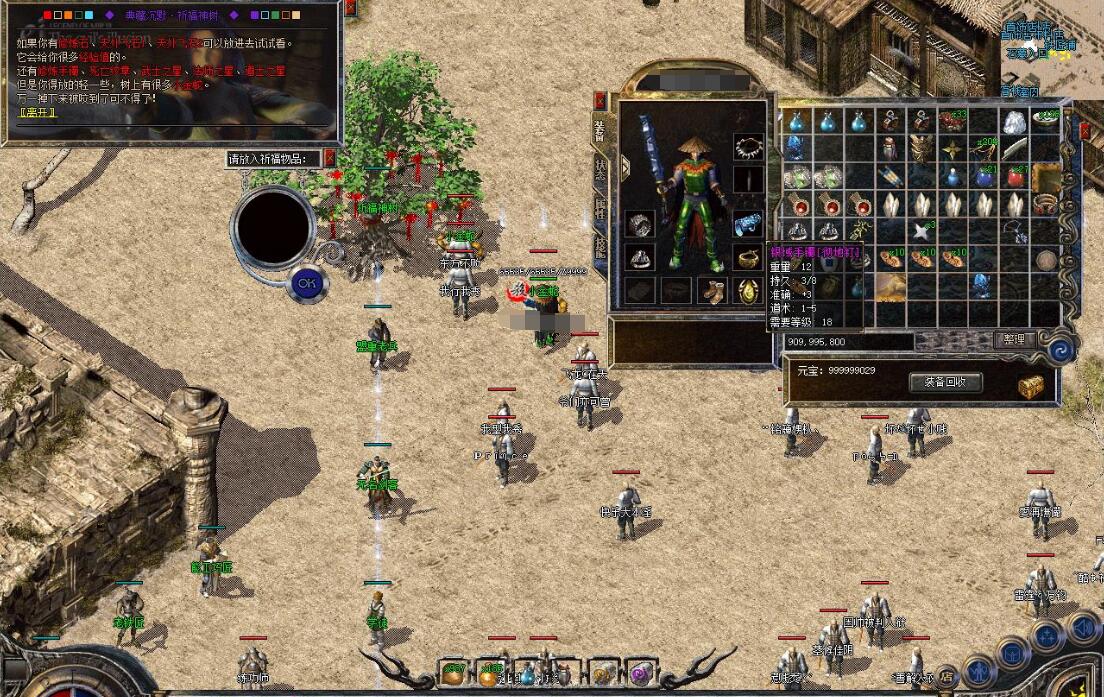Close the inventory bag window

click(x=1085, y=130)
